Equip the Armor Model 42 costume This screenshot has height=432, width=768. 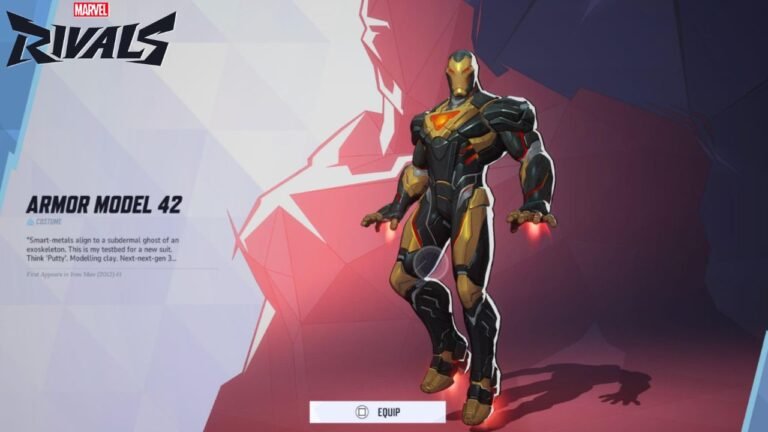point(377,412)
